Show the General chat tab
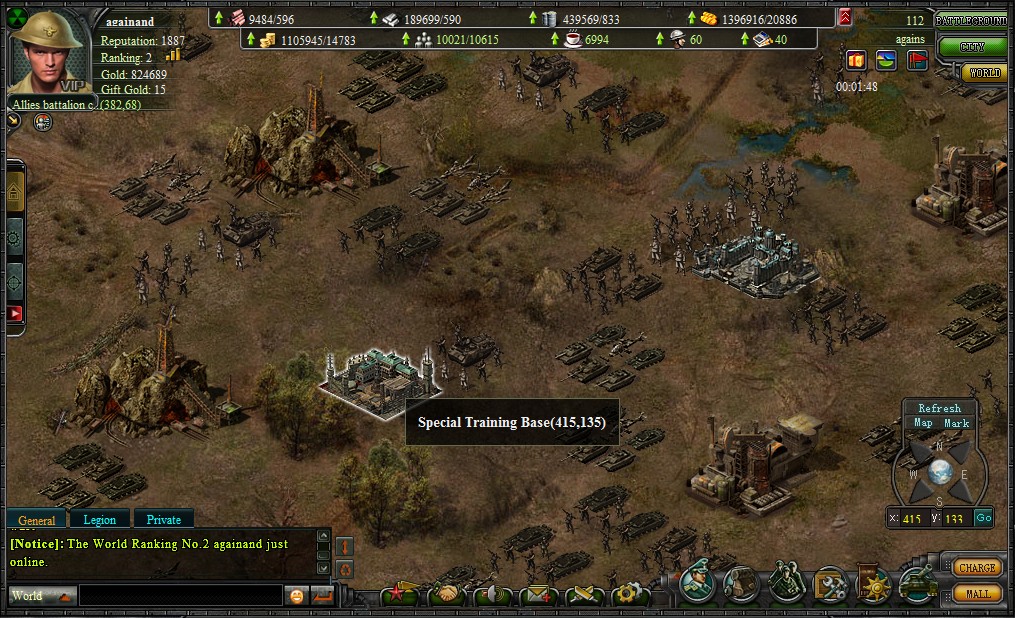This screenshot has width=1015, height=618. (37, 520)
